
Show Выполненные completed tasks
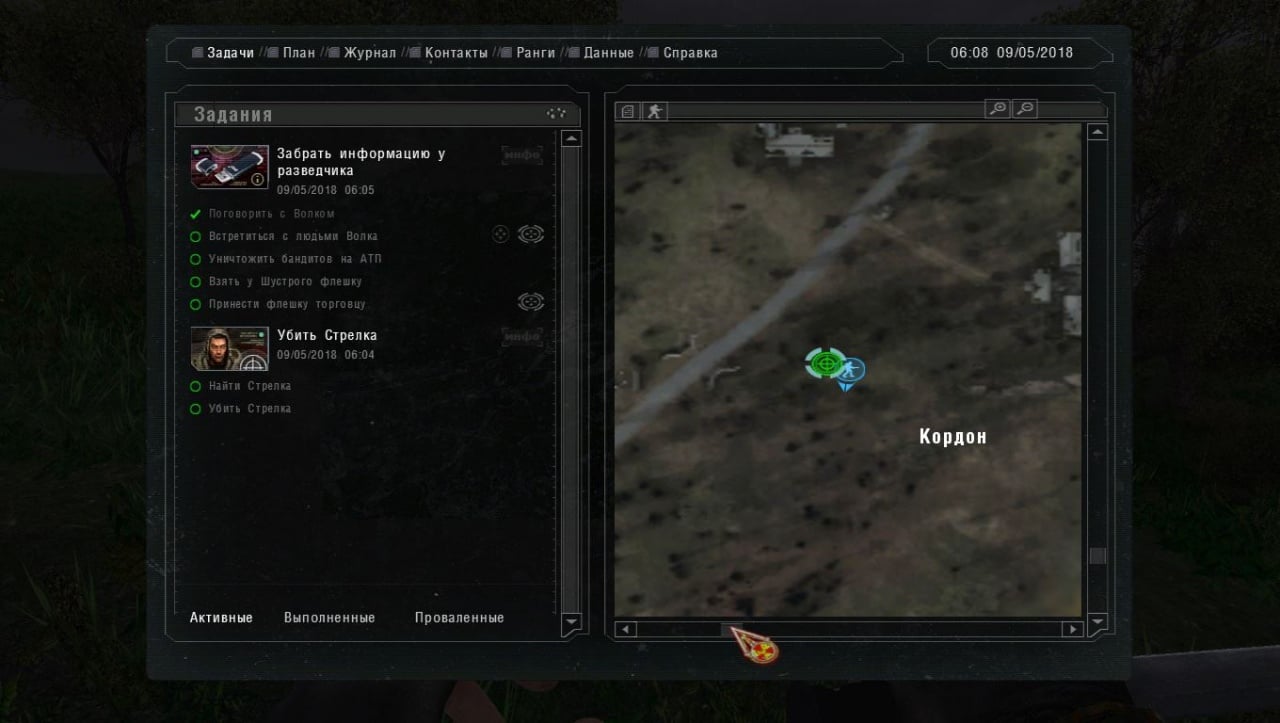329,618
